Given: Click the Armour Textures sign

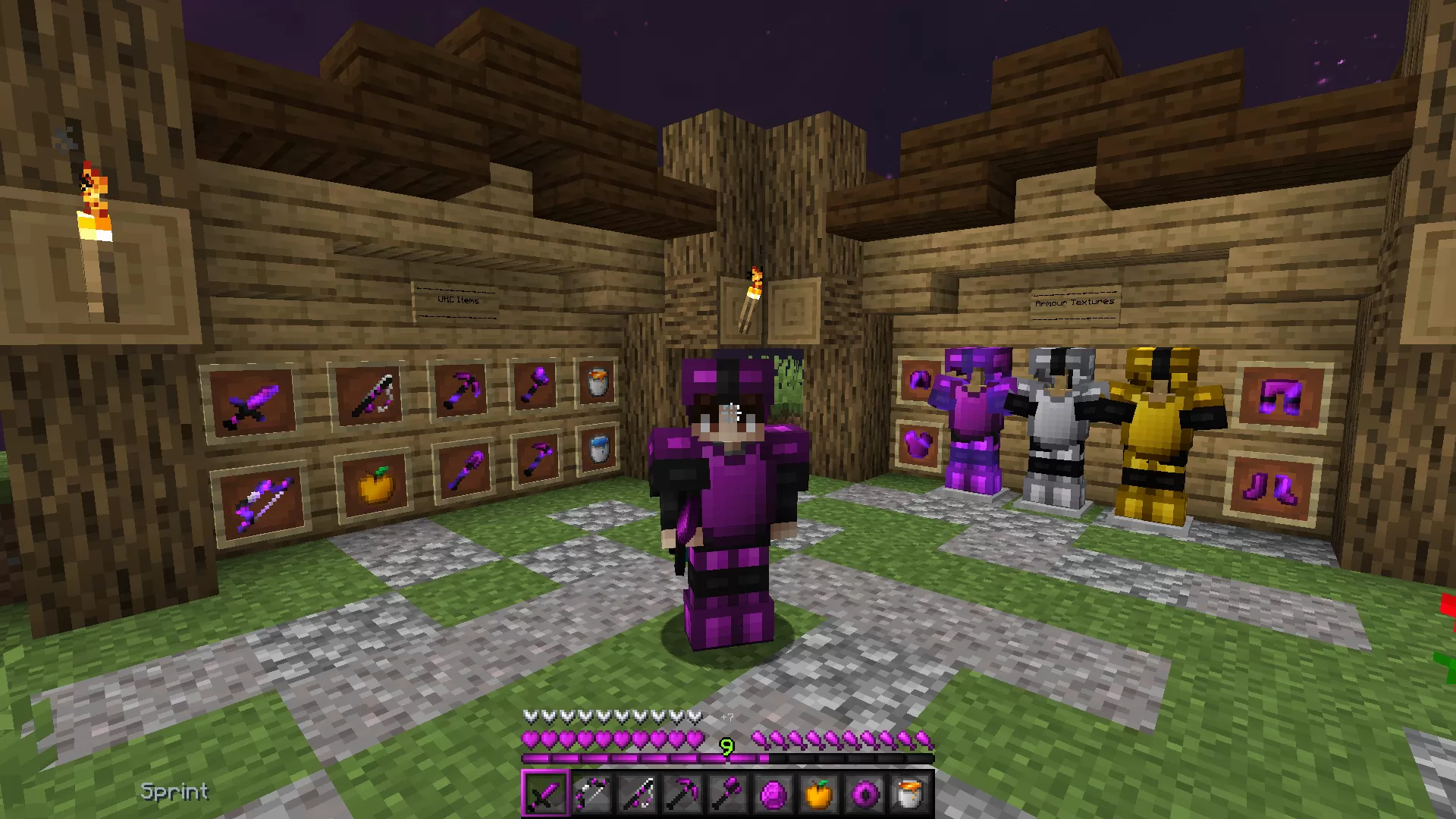Looking at the screenshot, I should 1075,301.
